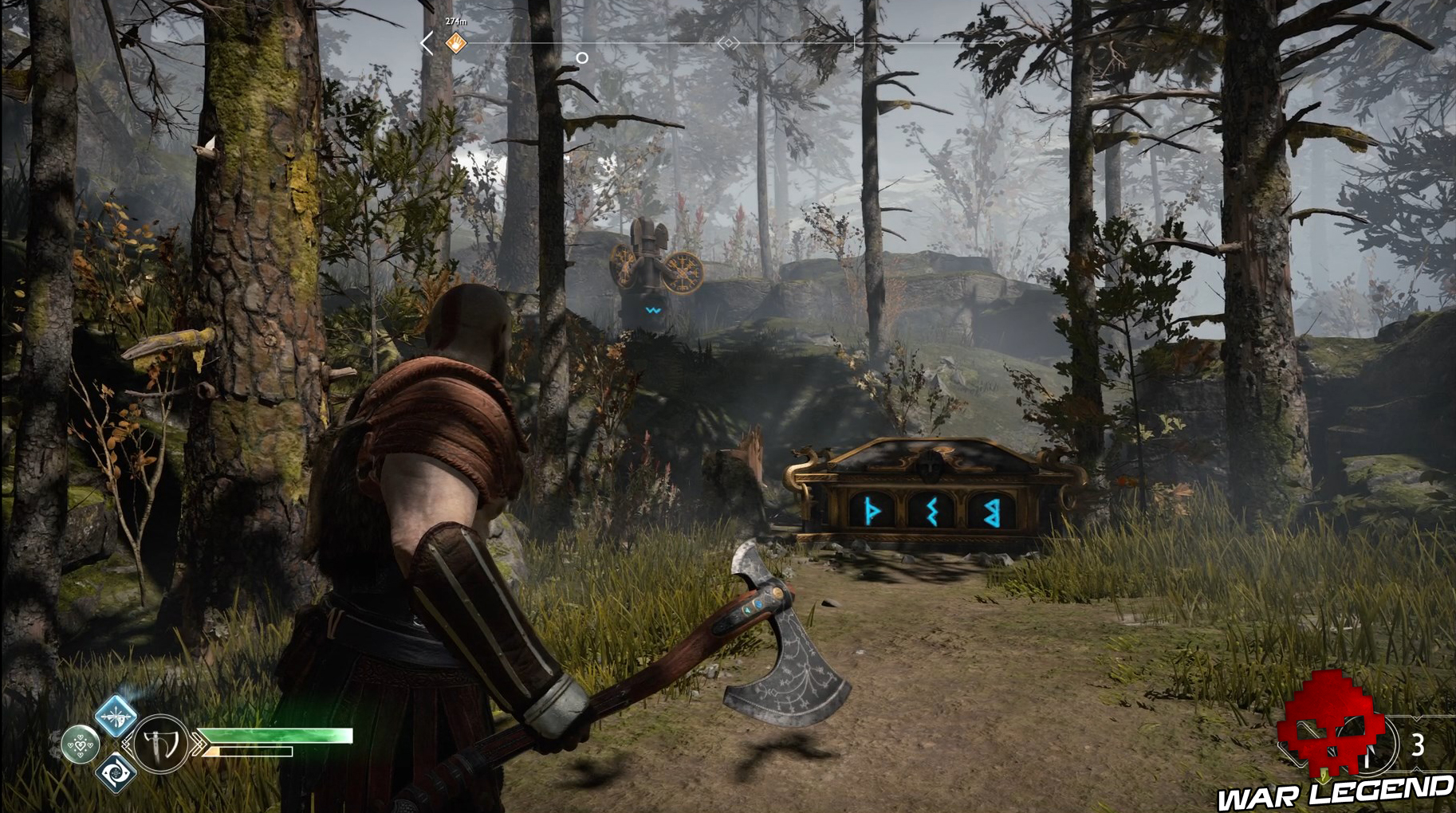Select the Leviathan Axe weapon icon
This screenshot has height=813, width=1456.
click(160, 745)
